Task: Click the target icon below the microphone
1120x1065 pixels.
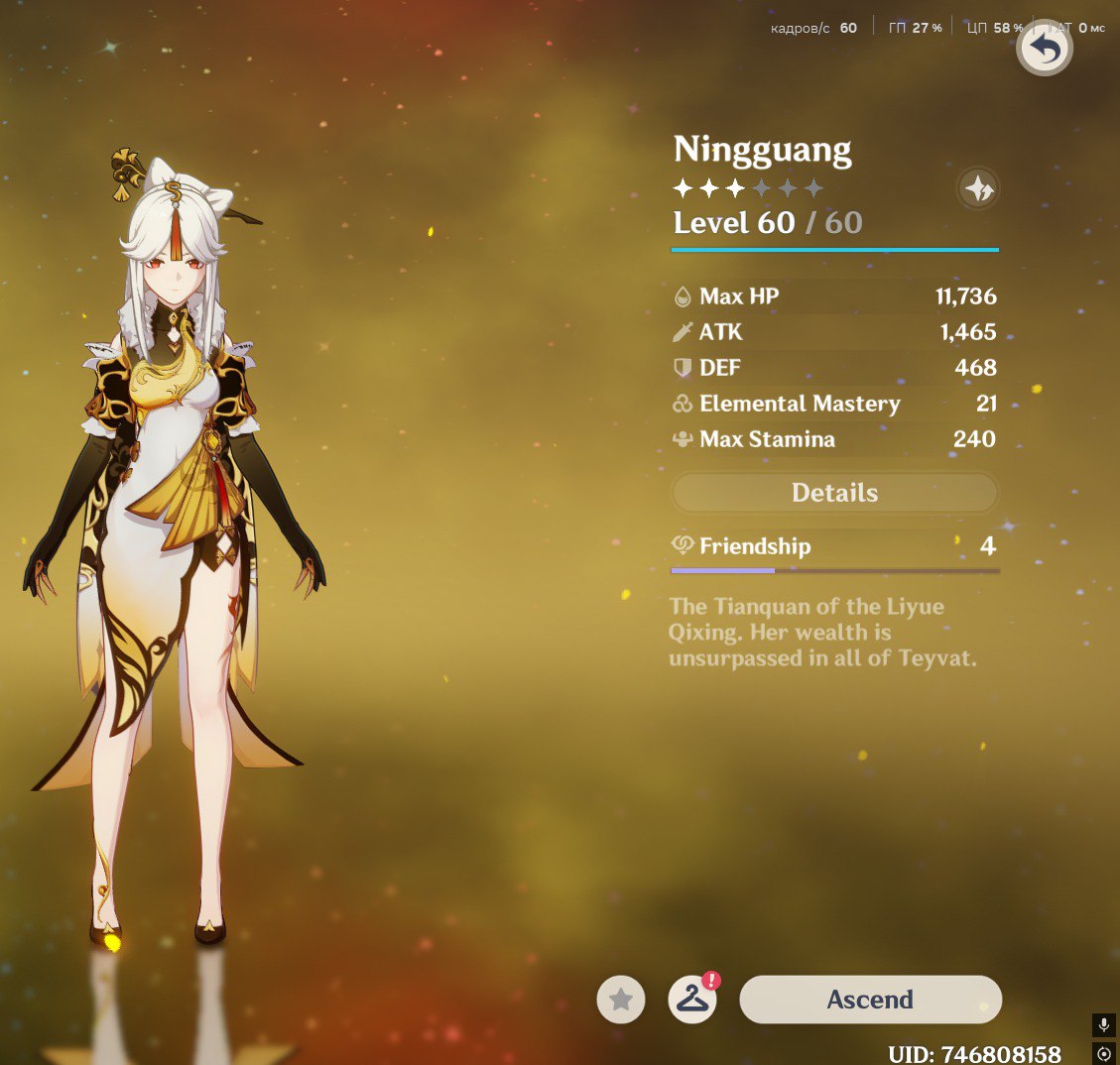Action: [x=1104, y=1053]
